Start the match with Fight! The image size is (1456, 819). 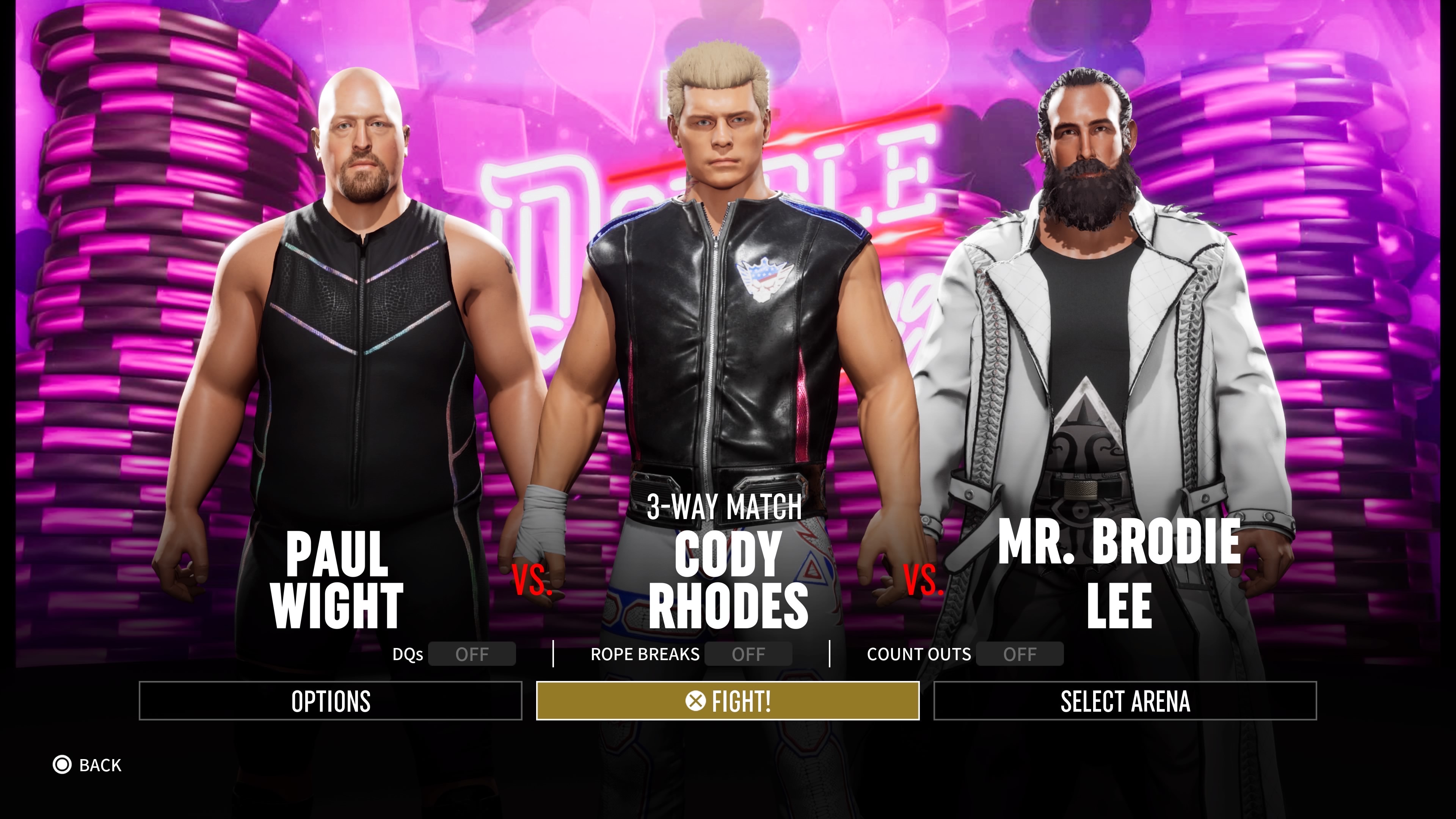pos(728,701)
